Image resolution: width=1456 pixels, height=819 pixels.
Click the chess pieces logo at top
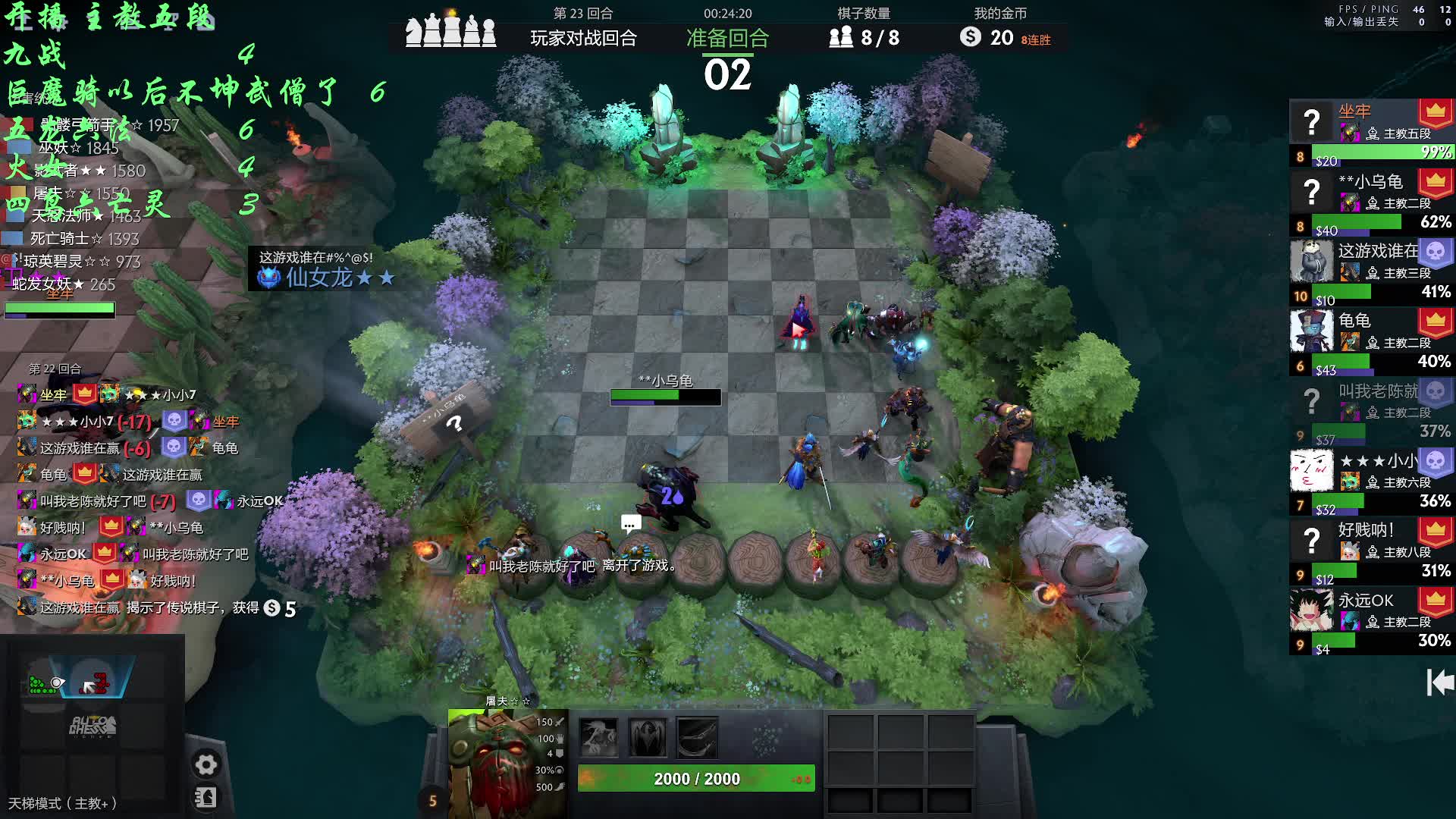(450, 30)
